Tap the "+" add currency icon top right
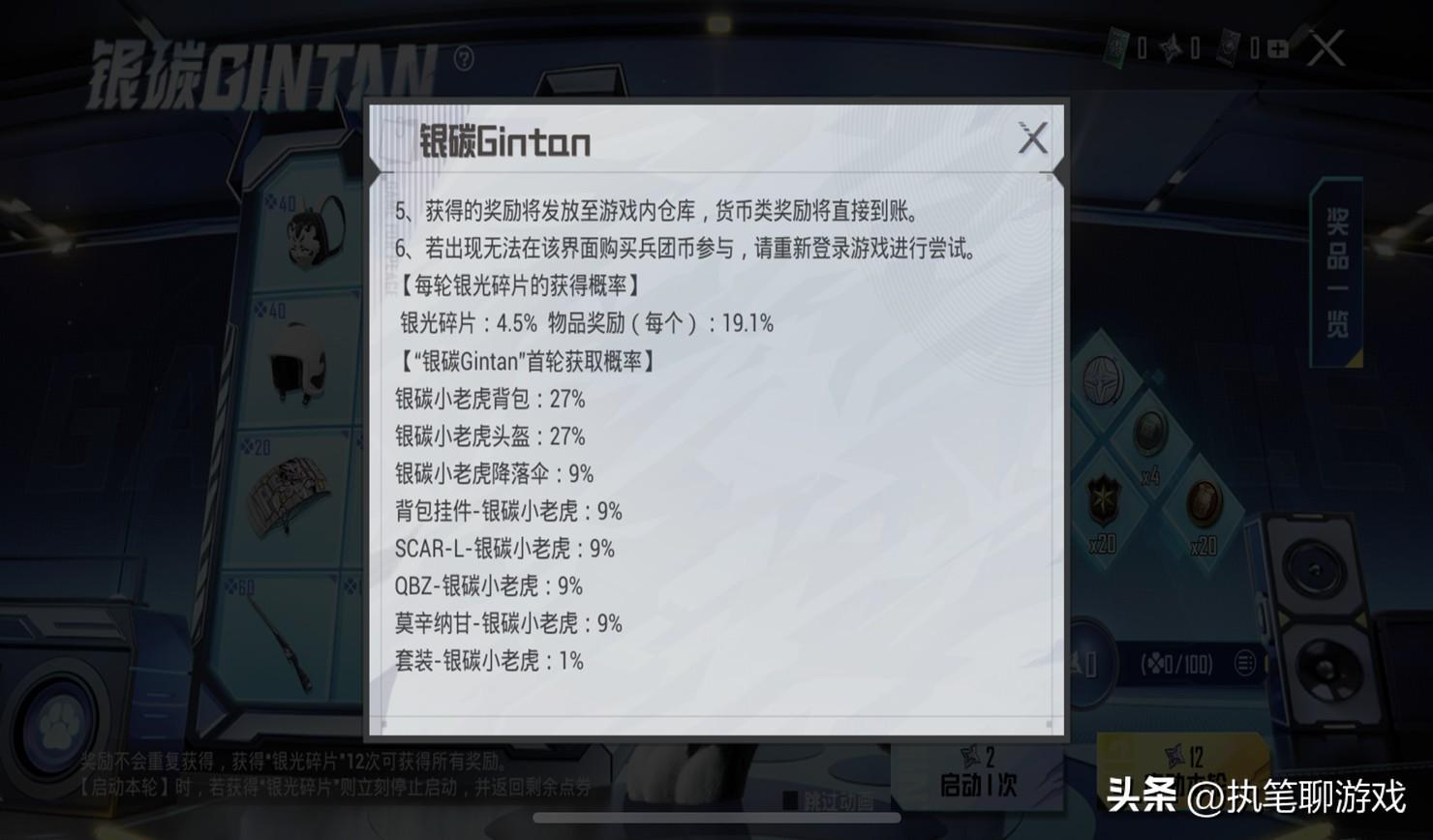The width and height of the screenshot is (1433, 840). pos(1278,48)
